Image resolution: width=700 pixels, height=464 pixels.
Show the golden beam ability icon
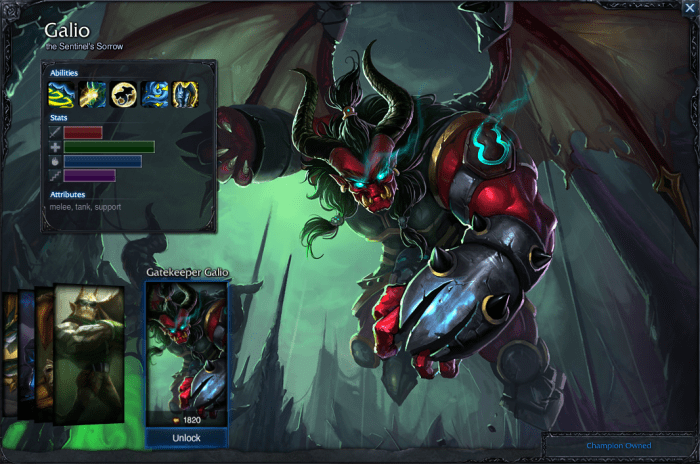93,94
